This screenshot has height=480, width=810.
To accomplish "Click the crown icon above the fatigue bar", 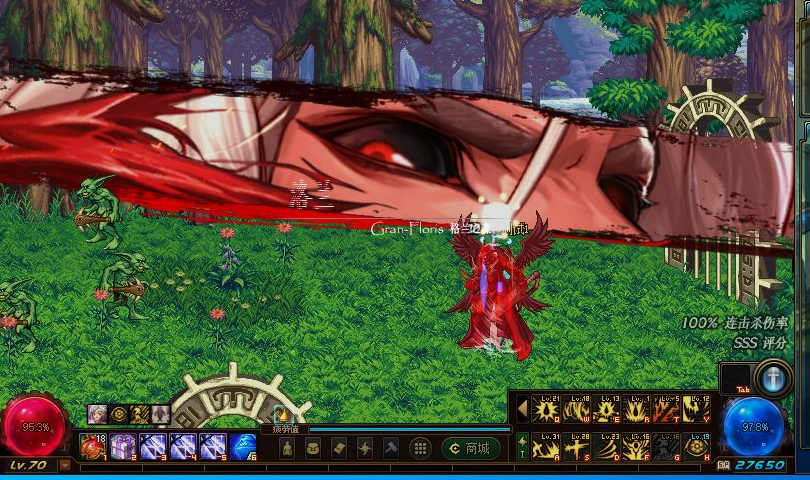I will (281, 414).
